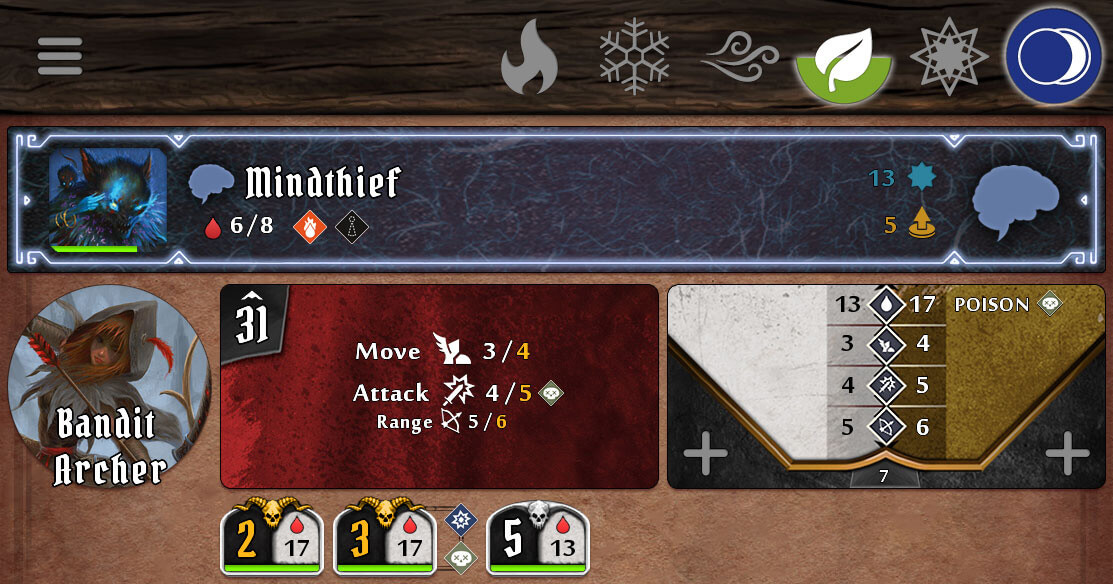Image resolution: width=1113 pixels, height=584 pixels.
Task: Open Mindthief's health 6/8 counter
Action: click(240, 226)
